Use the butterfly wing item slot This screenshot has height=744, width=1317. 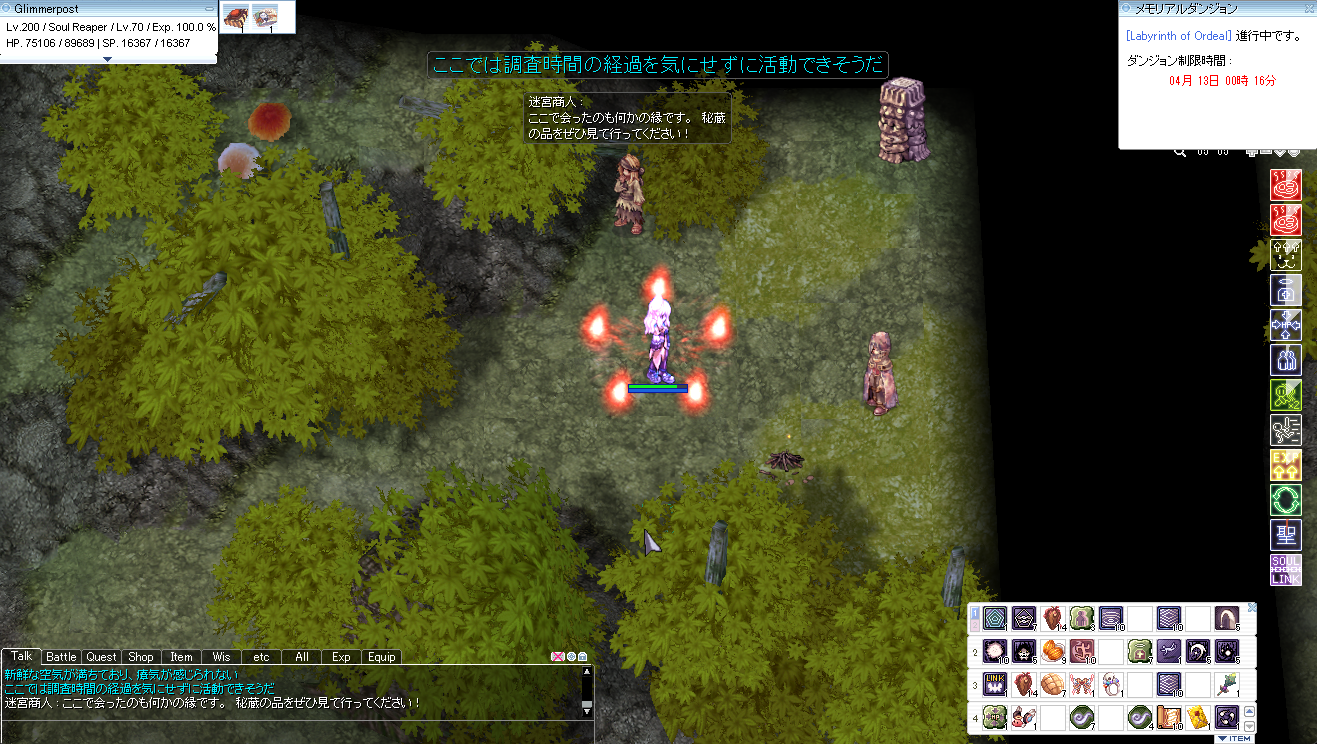[x=1082, y=685]
